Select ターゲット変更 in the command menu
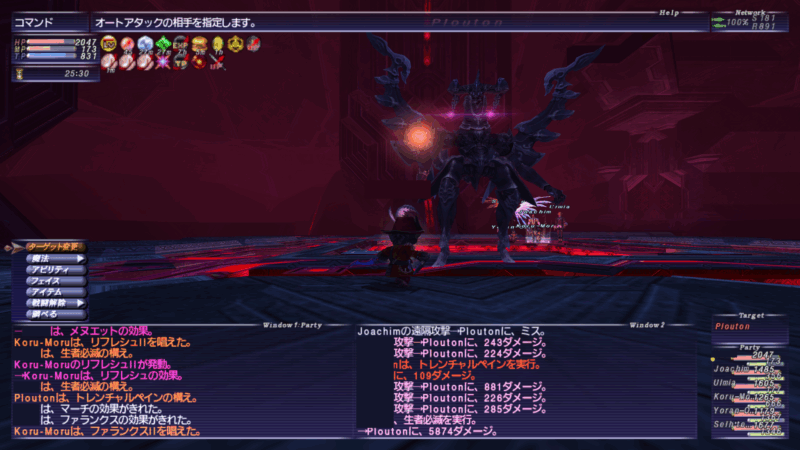The width and height of the screenshot is (800, 450). coord(50,247)
